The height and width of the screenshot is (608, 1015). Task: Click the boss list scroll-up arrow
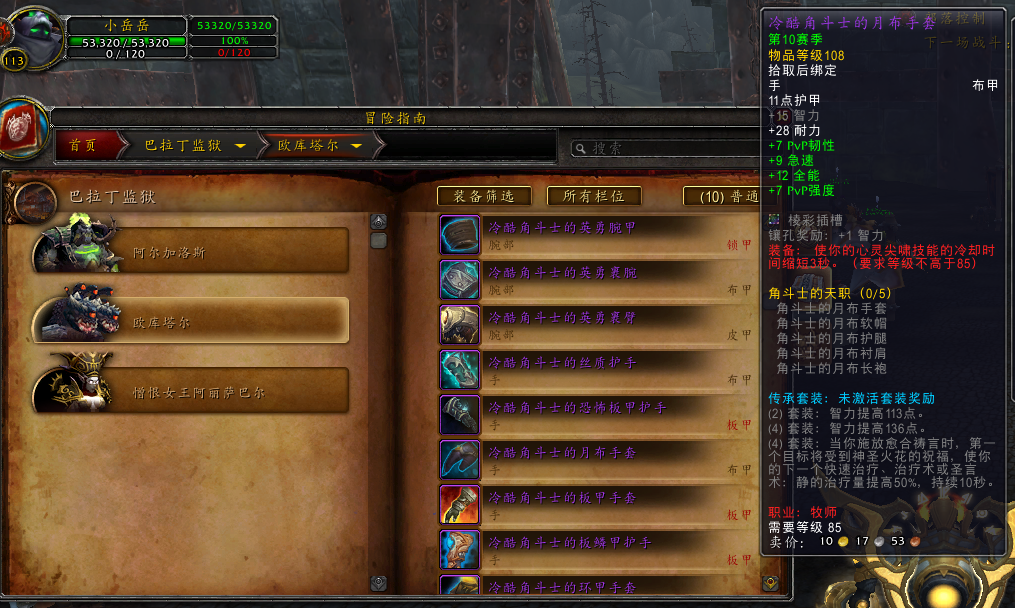point(379,222)
